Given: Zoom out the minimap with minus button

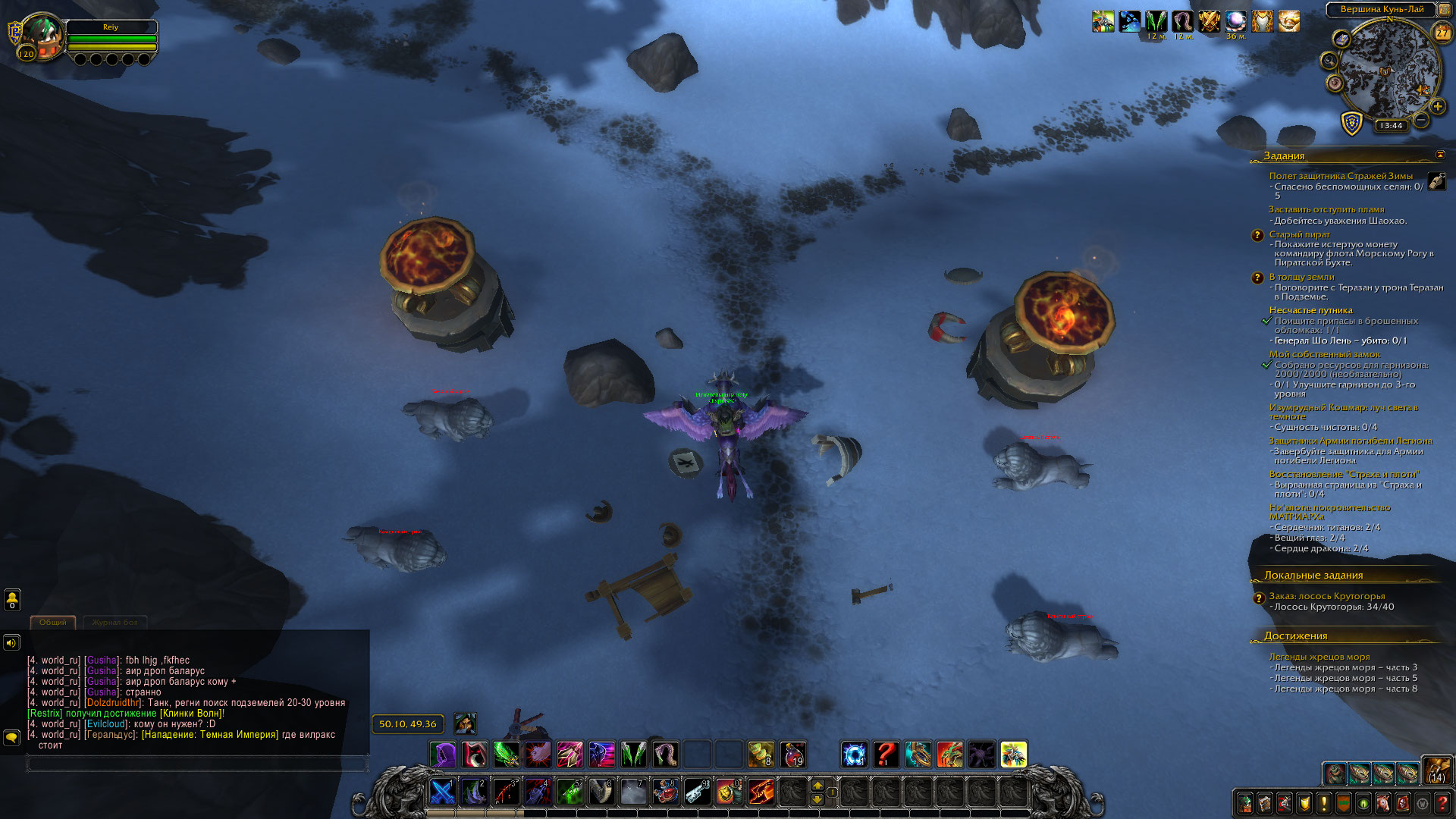Looking at the screenshot, I should coord(1421,121).
